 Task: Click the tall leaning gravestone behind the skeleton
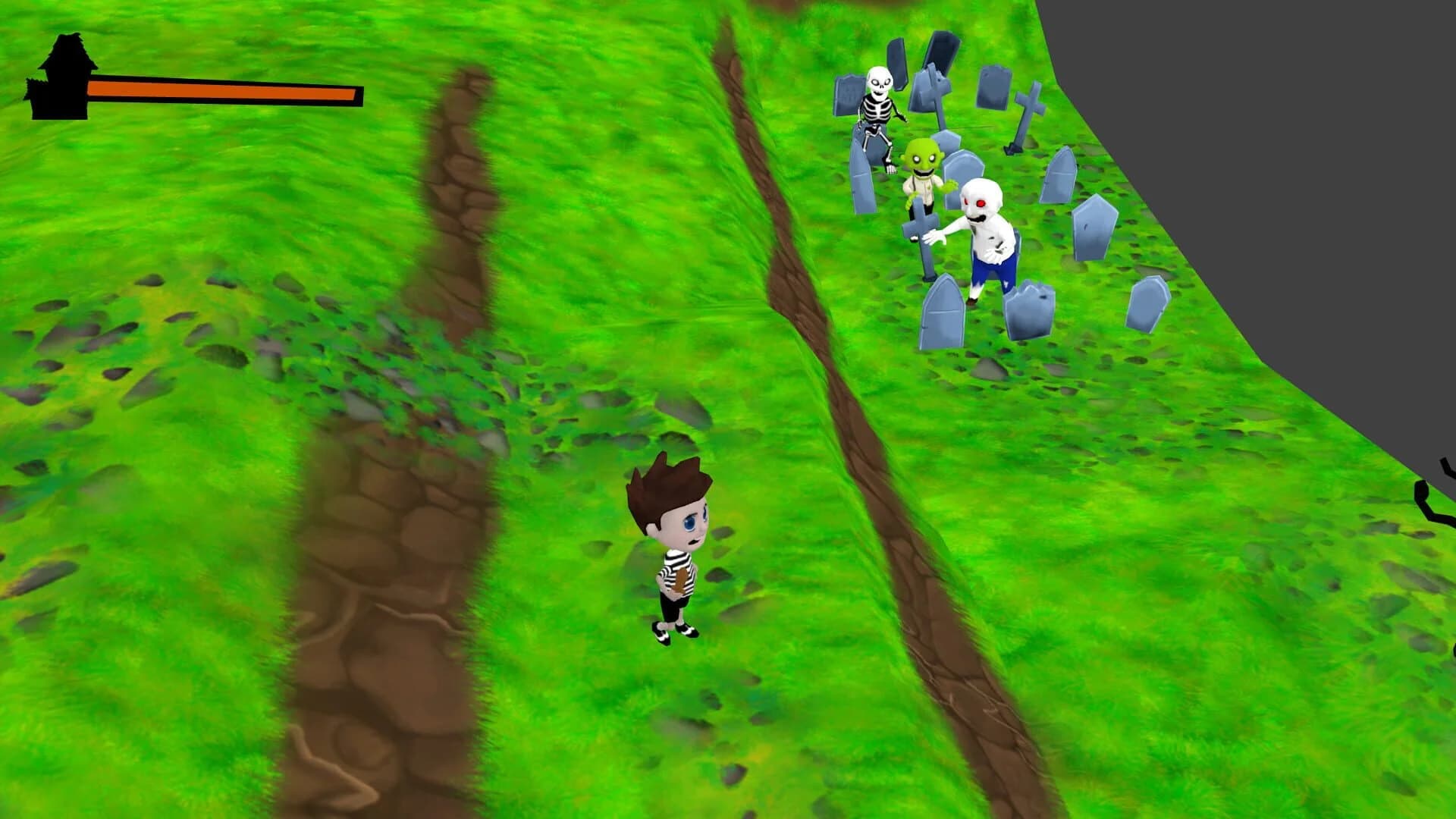pyautogui.click(x=899, y=61)
